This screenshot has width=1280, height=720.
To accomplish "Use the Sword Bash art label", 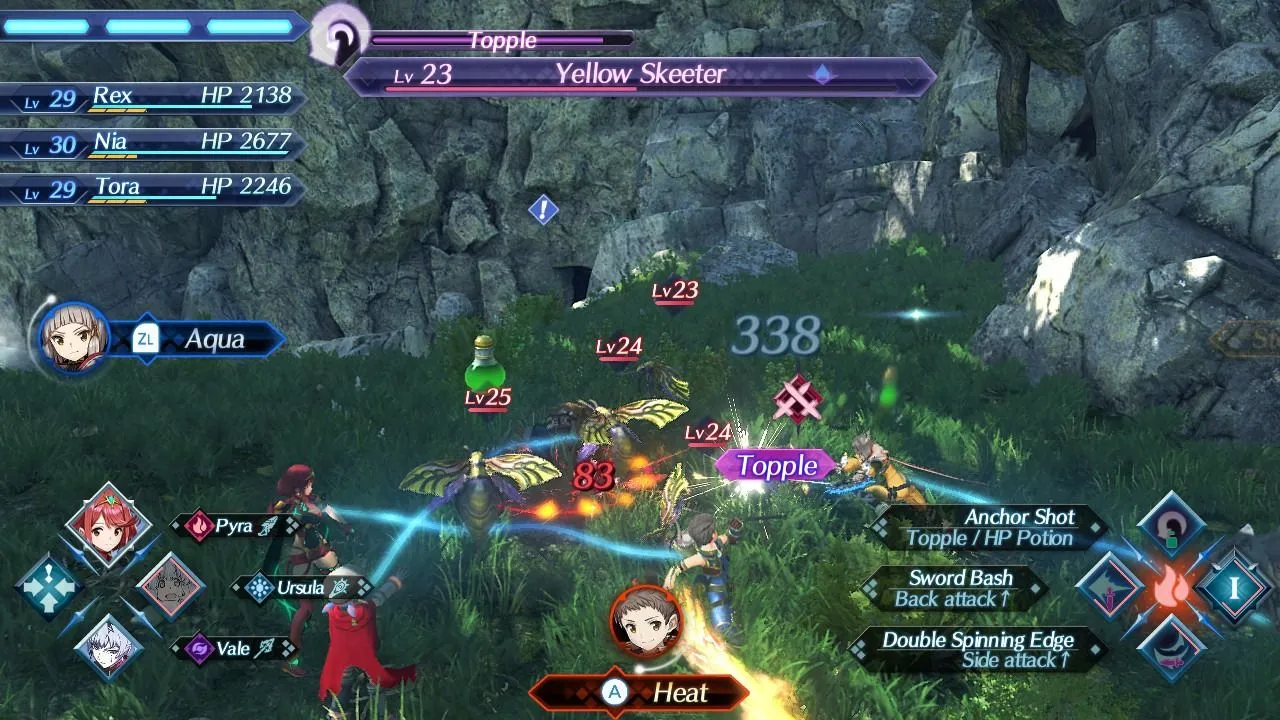I will 954,589.
